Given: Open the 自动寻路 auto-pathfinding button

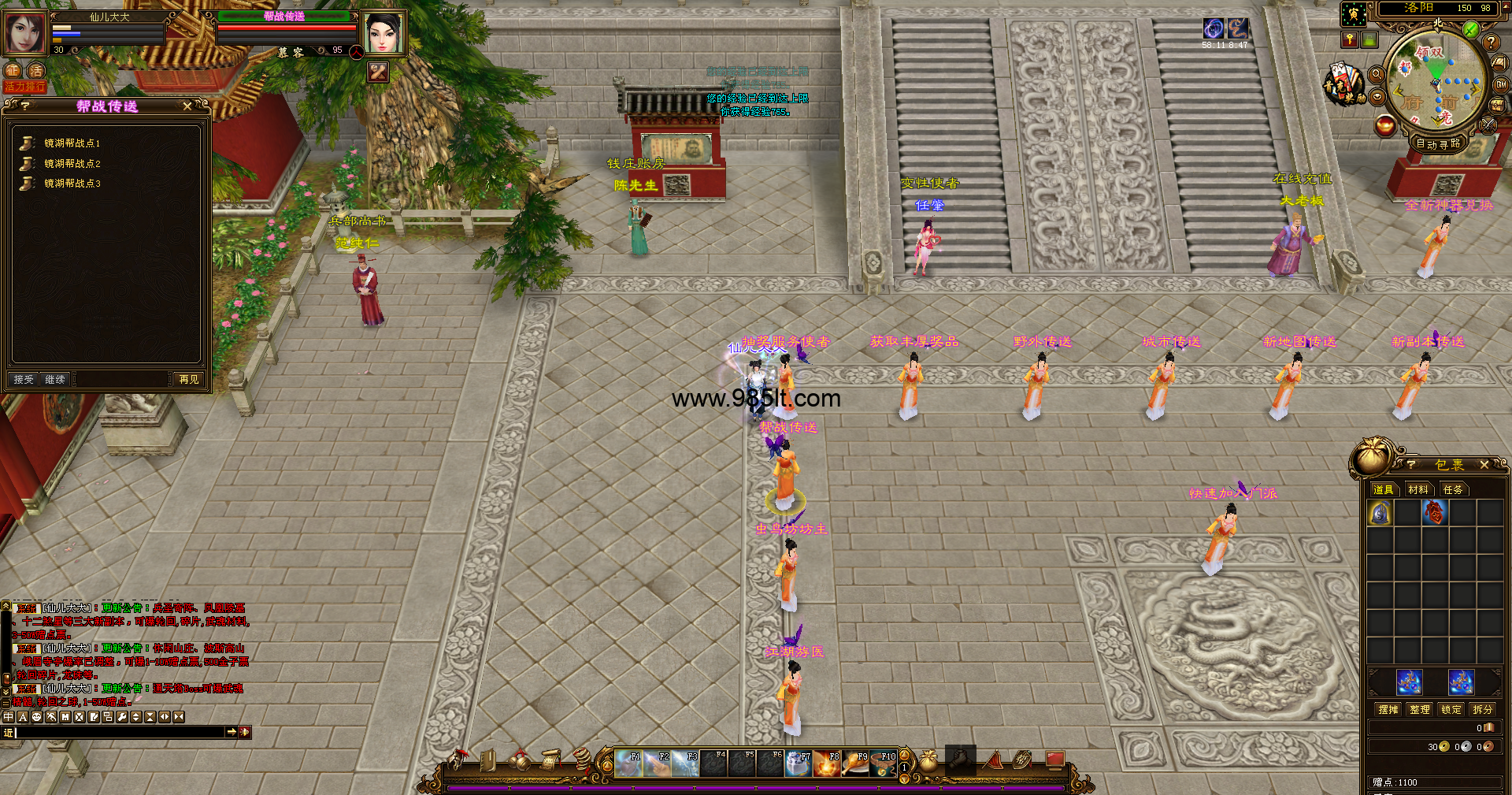Looking at the screenshot, I should [1438, 143].
